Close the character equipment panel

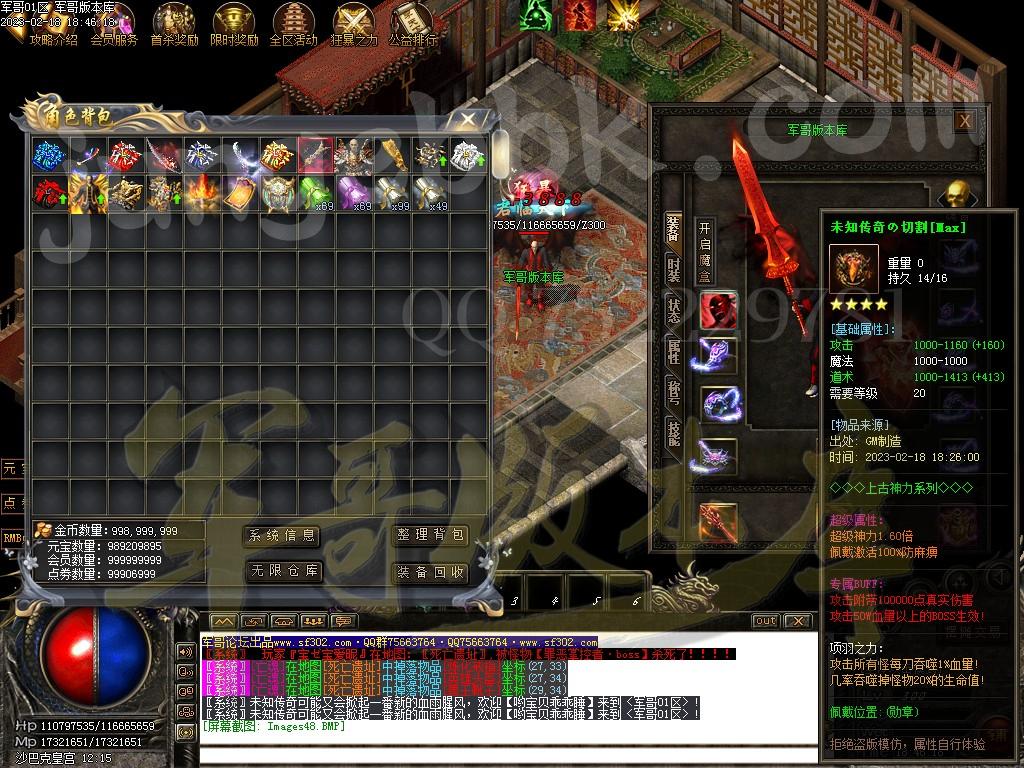pos(964,121)
